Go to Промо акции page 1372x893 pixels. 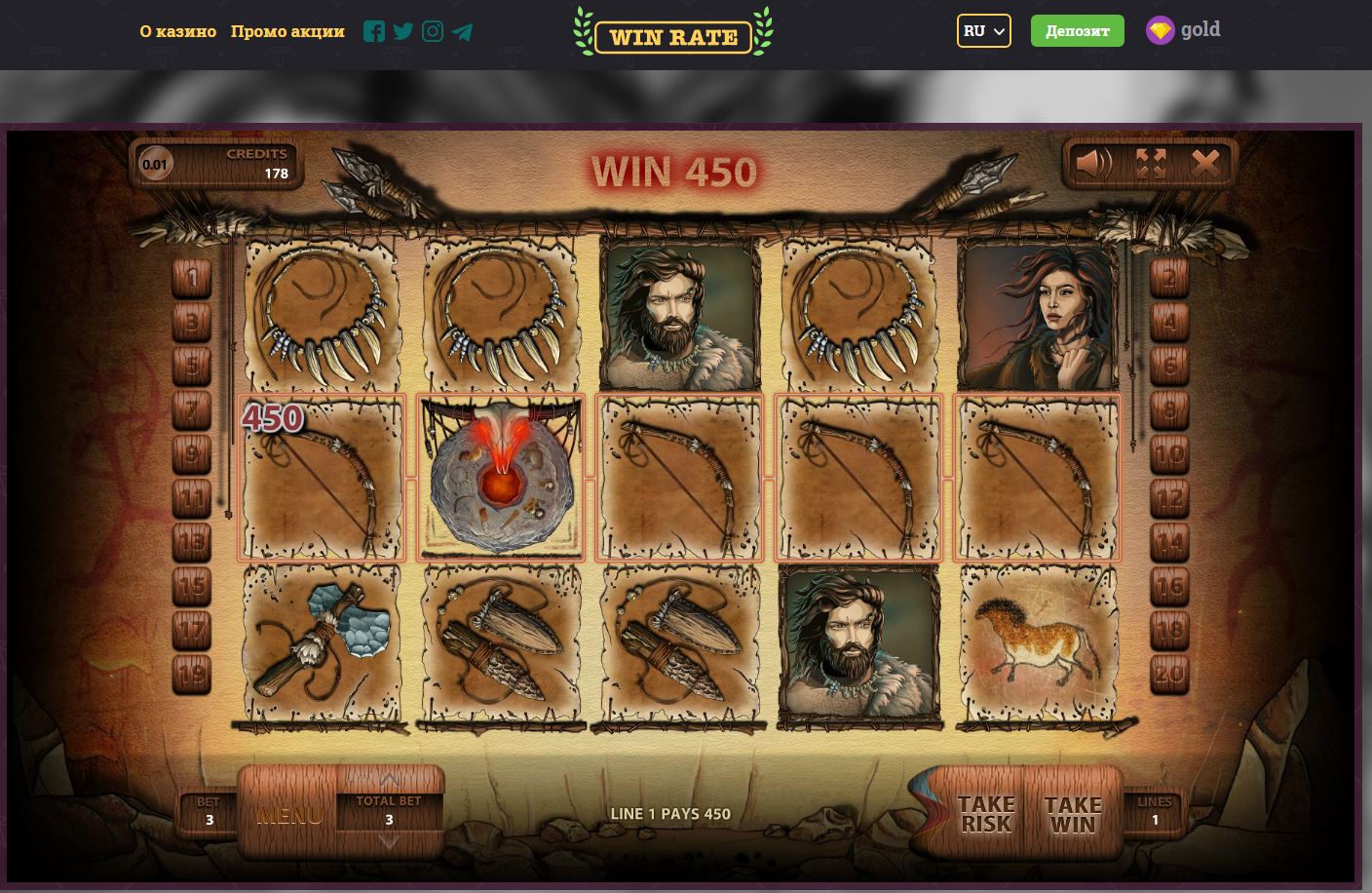(x=287, y=31)
